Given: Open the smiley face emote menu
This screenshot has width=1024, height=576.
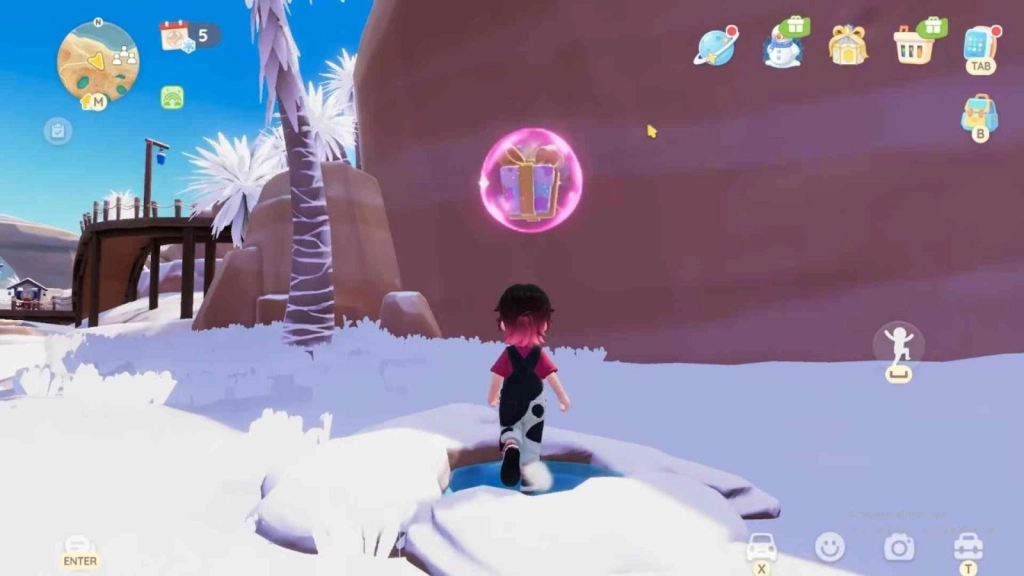Looking at the screenshot, I should 830,546.
